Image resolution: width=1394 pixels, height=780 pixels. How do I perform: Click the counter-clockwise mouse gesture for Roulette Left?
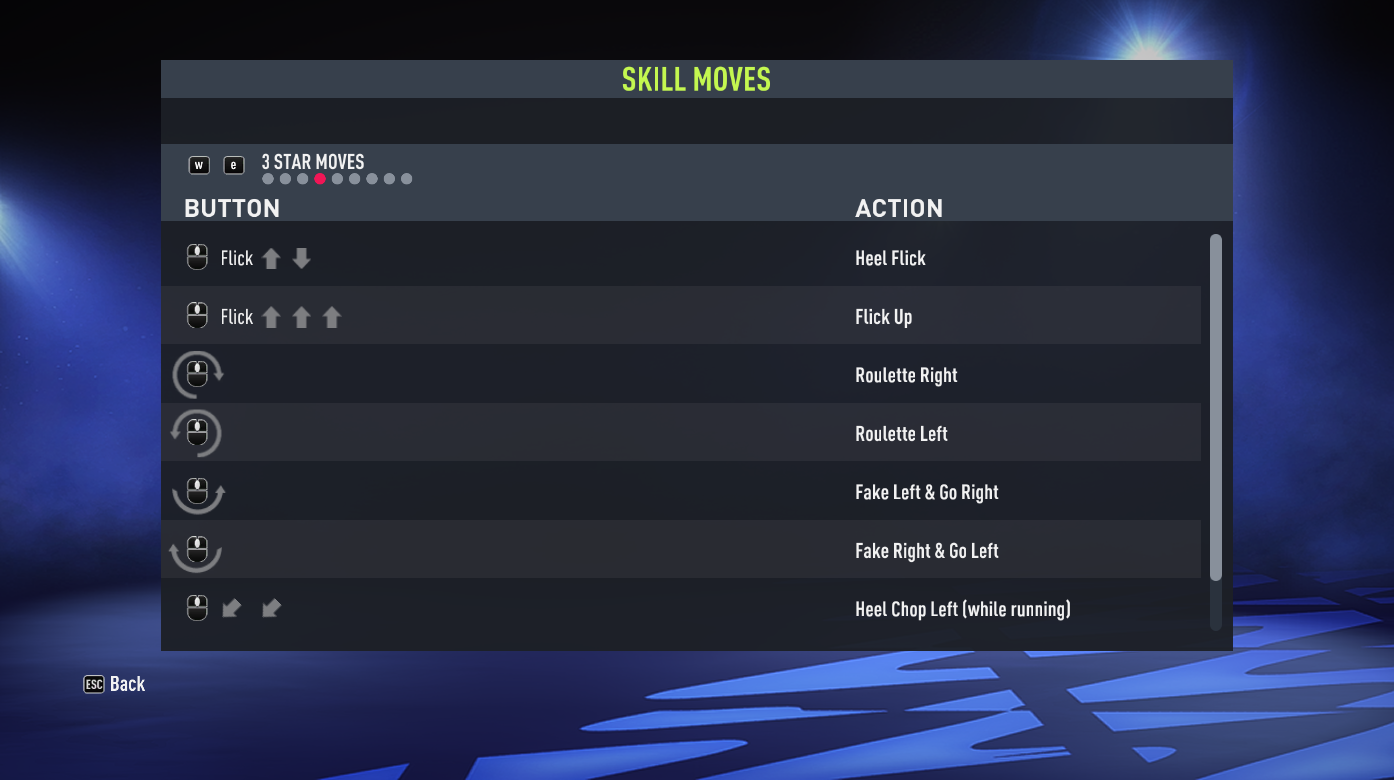click(x=197, y=432)
